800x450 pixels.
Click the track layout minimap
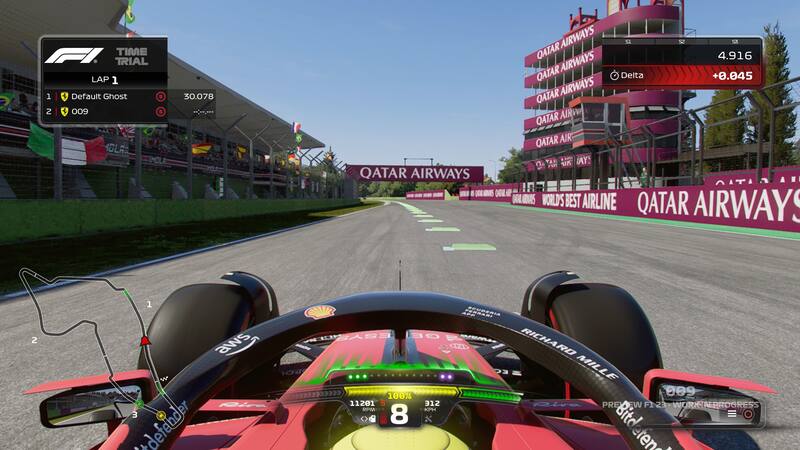click(90, 338)
